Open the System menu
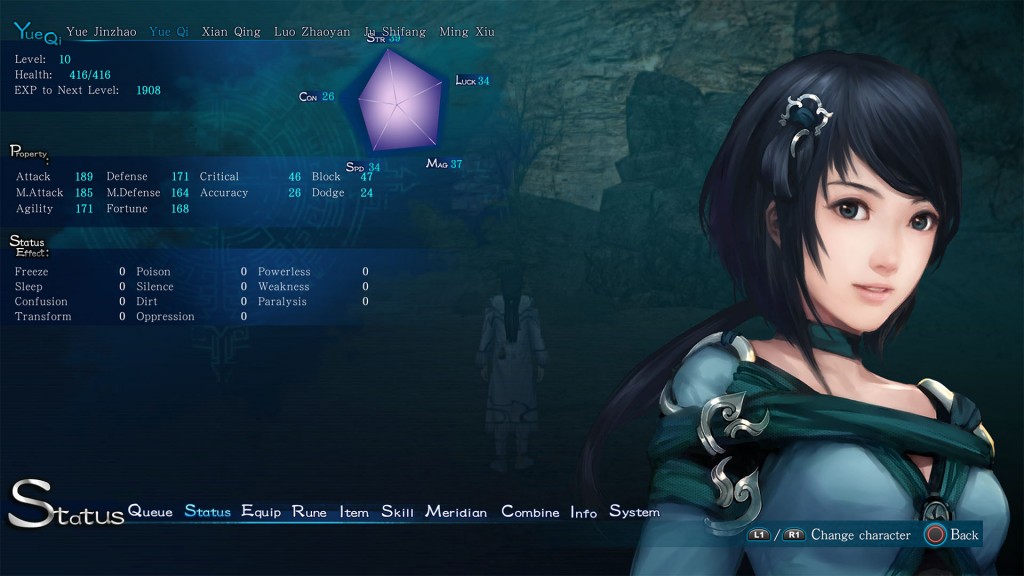1024x576 pixels. 634,512
